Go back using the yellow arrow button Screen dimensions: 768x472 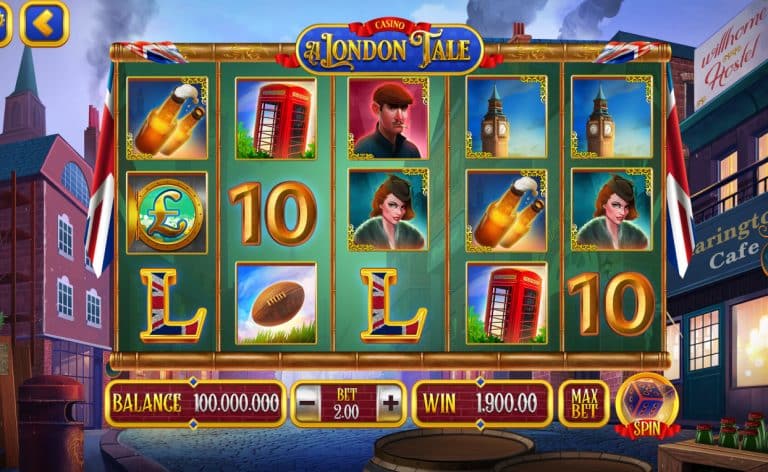pyautogui.click(x=44, y=23)
